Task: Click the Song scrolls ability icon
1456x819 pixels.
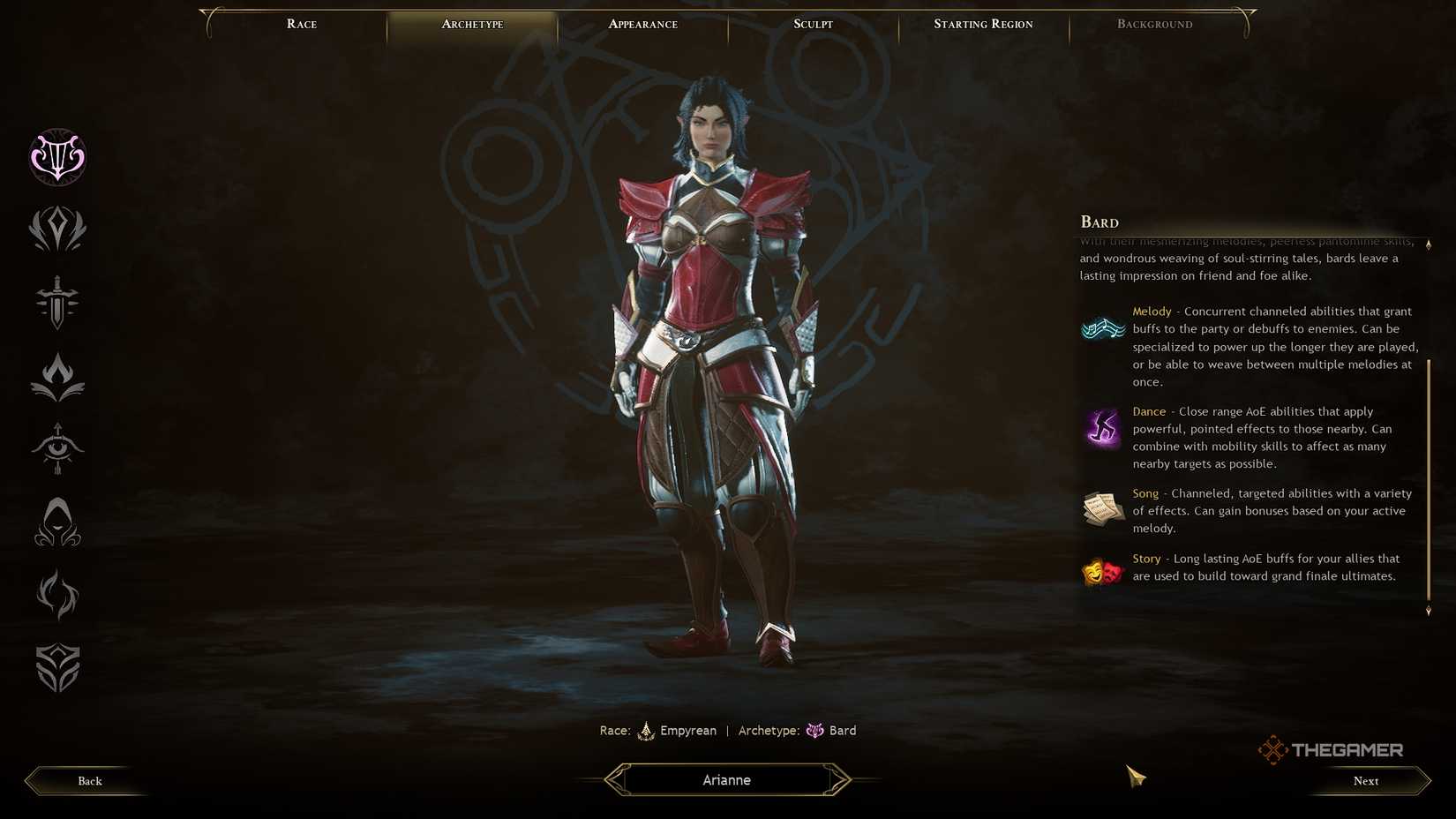Action: [1102, 510]
